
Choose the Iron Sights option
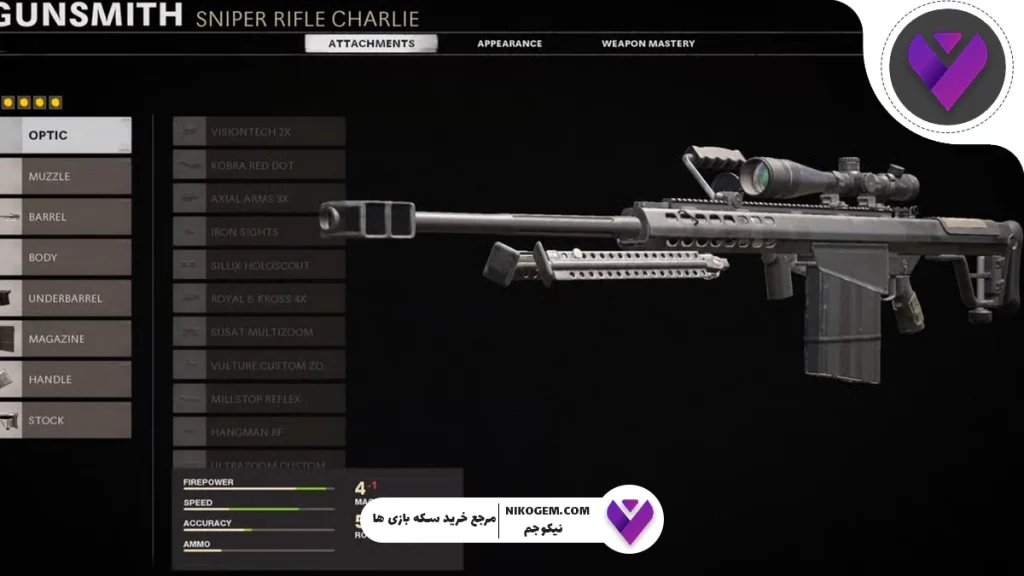tap(259, 232)
